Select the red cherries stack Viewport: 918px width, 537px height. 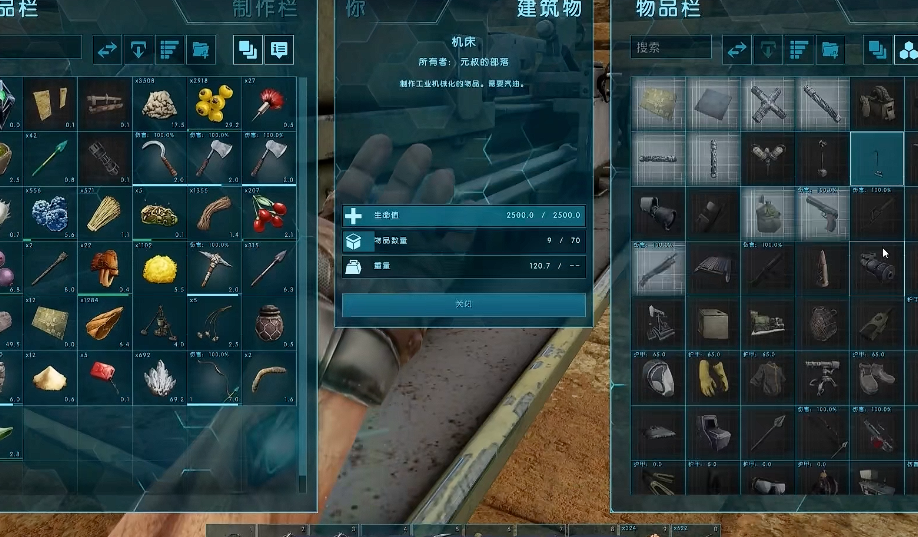tap(267, 211)
